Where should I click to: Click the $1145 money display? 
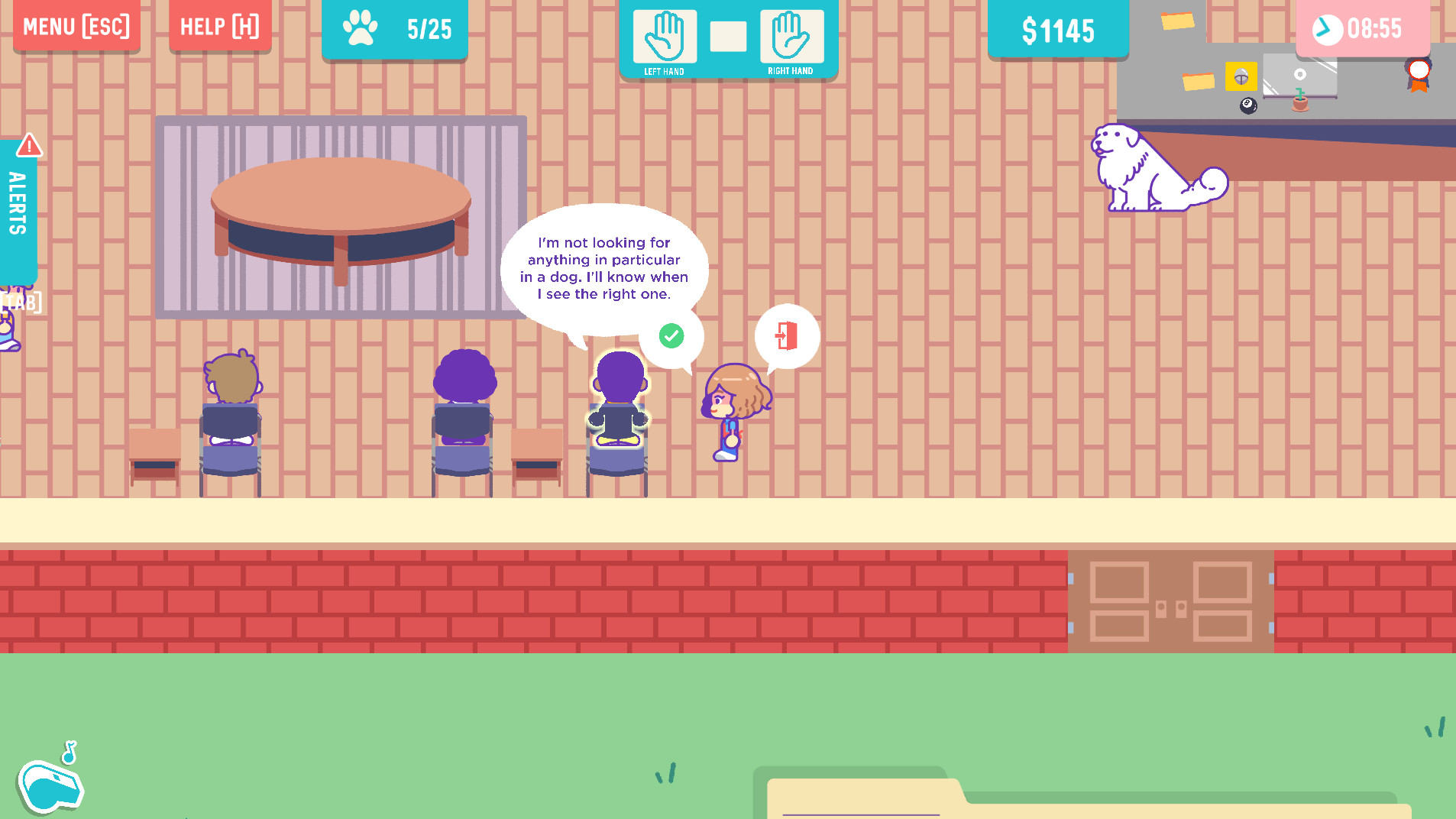pyautogui.click(x=1059, y=31)
